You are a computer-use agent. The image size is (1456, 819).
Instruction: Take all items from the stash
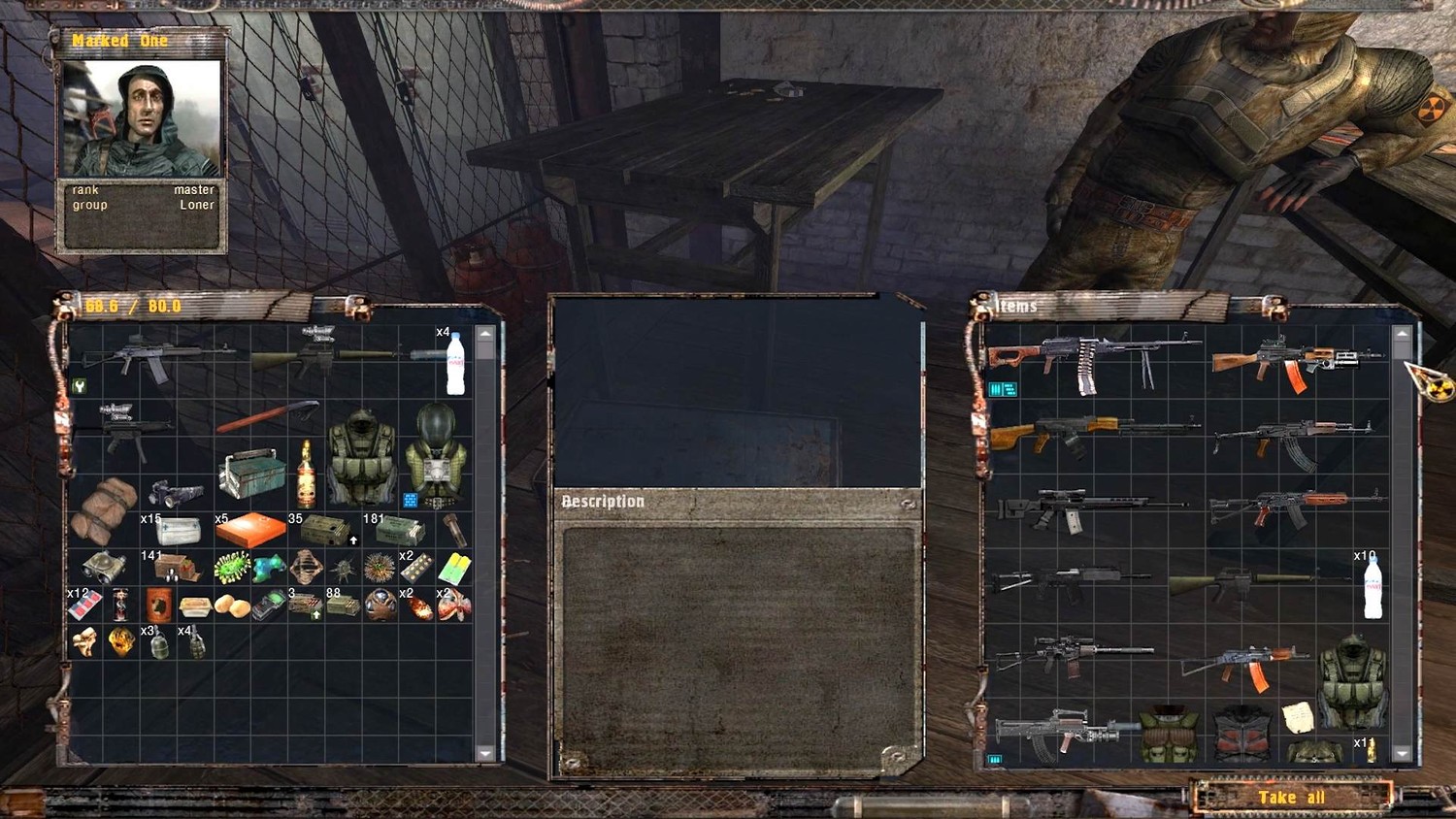[1291, 798]
